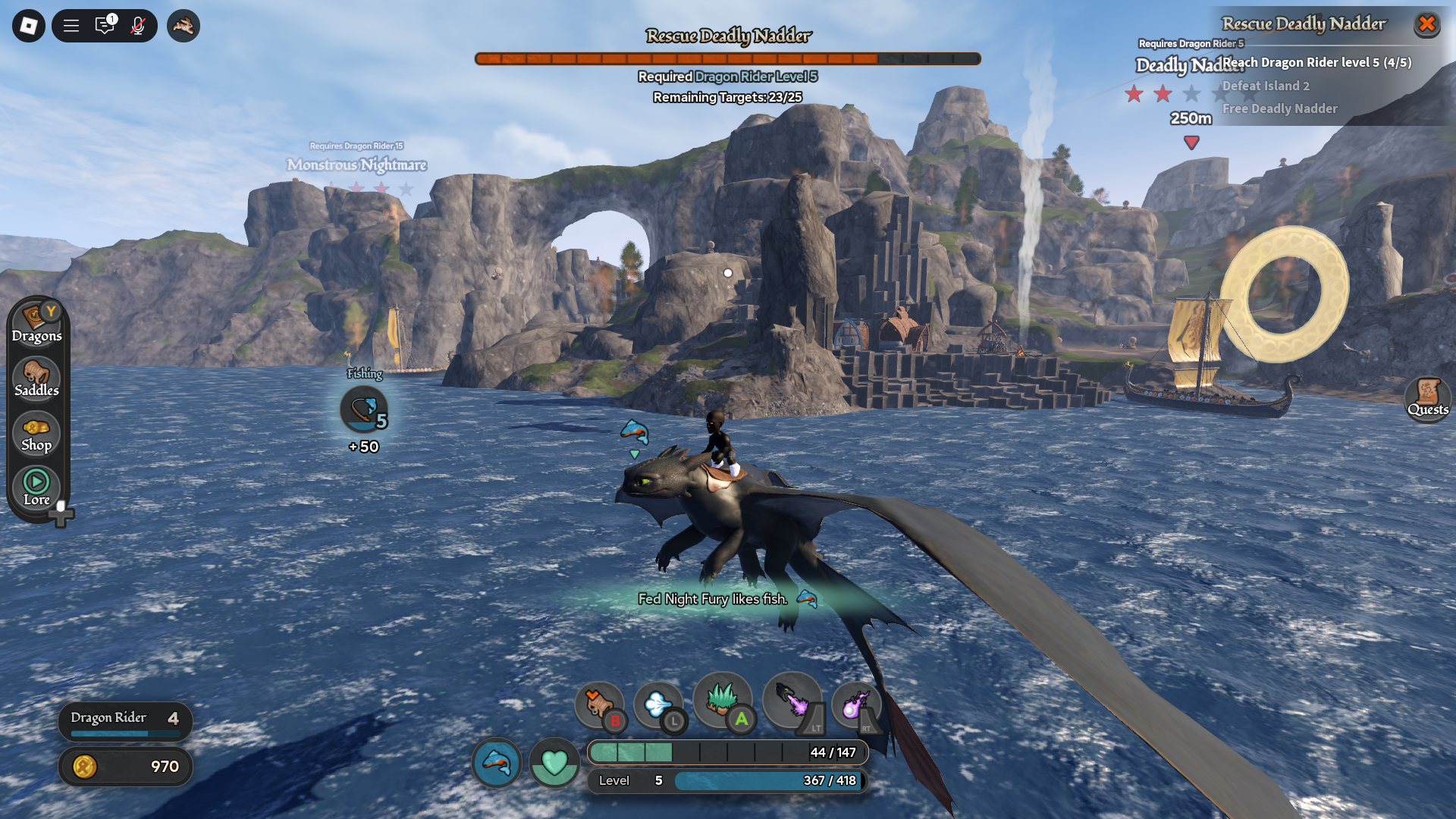Toggle the microphone mute button
The width and height of the screenshot is (1456, 819).
click(x=138, y=26)
